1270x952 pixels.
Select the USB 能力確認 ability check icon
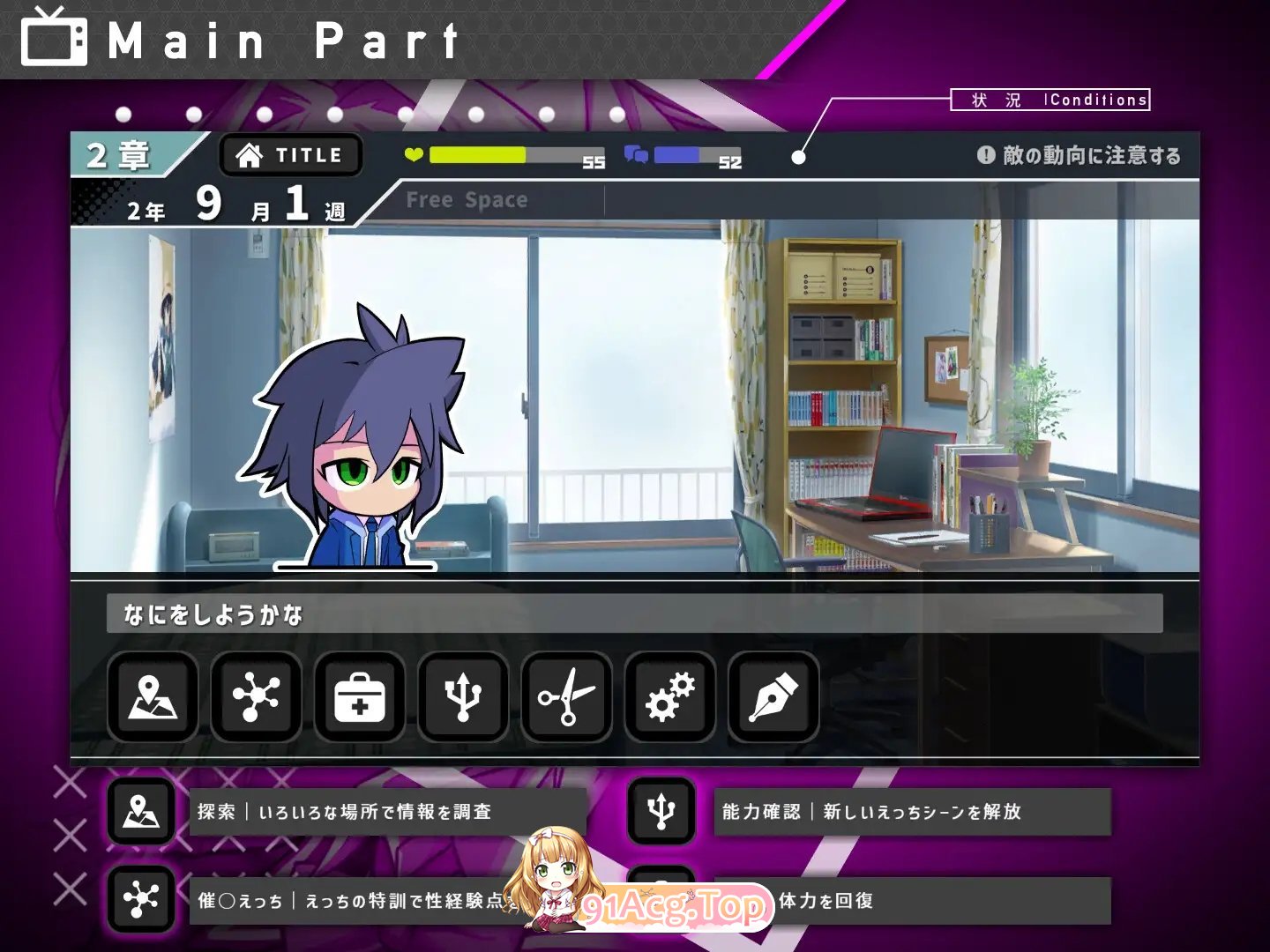click(462, 697)
